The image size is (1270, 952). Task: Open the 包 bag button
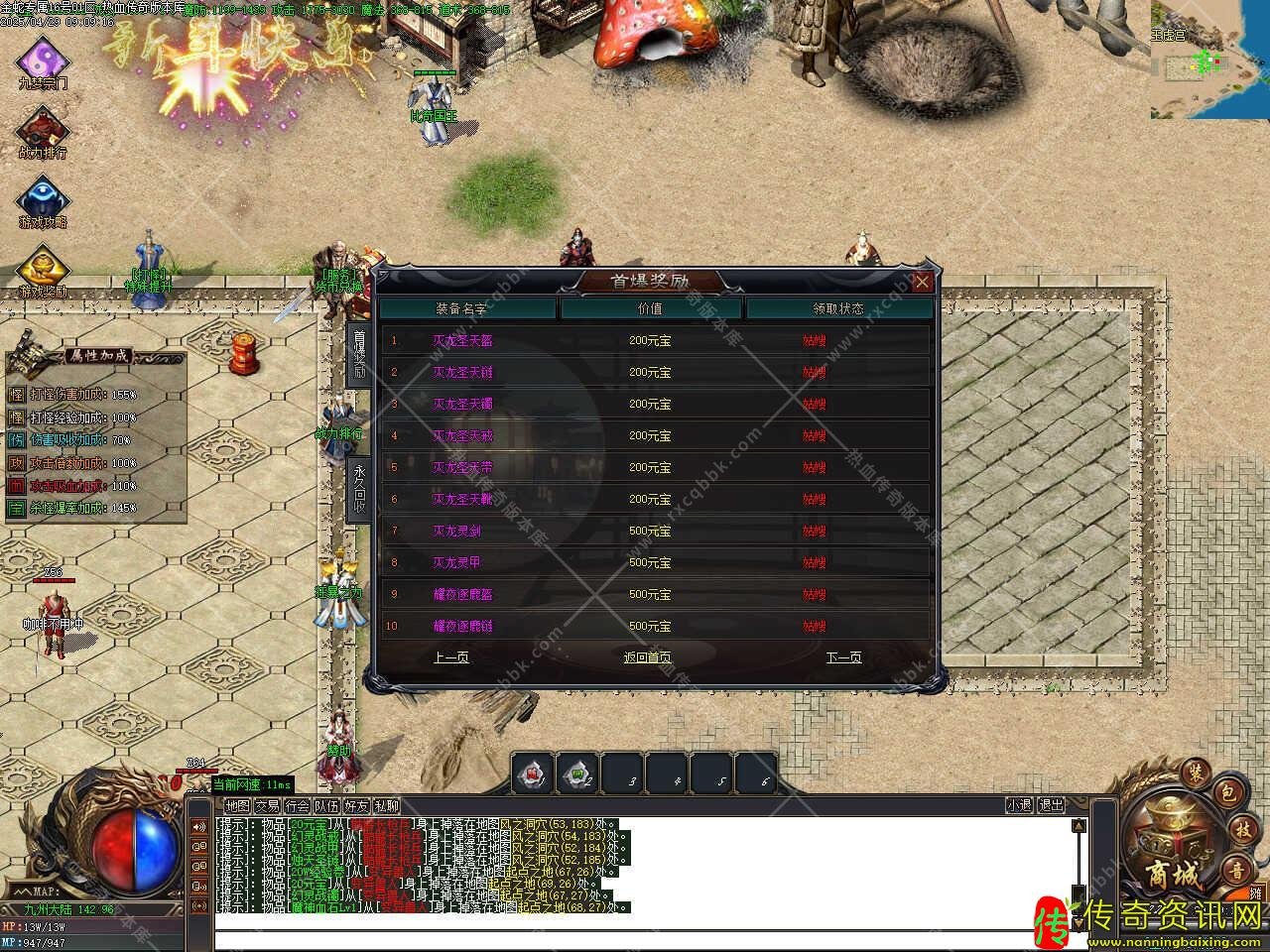[1227, 791]
